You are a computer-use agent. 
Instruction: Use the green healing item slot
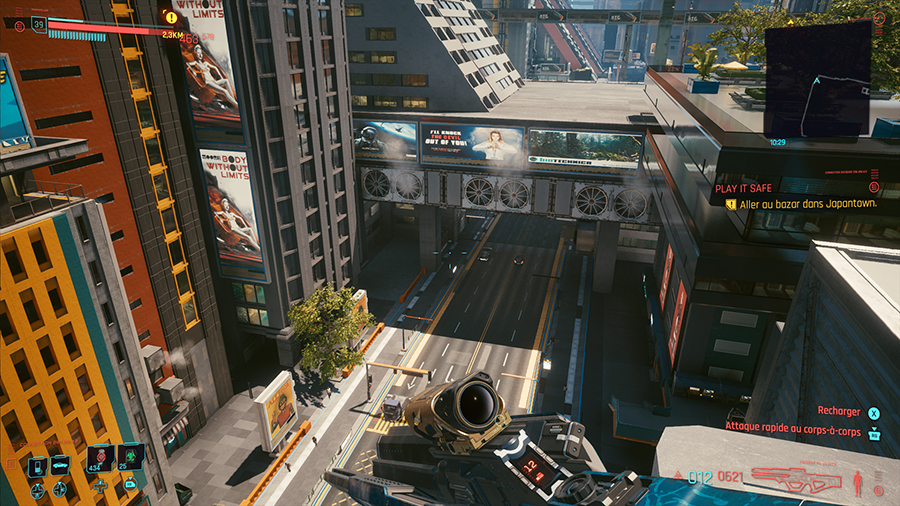pyautogui.click(x=130, y=456)
